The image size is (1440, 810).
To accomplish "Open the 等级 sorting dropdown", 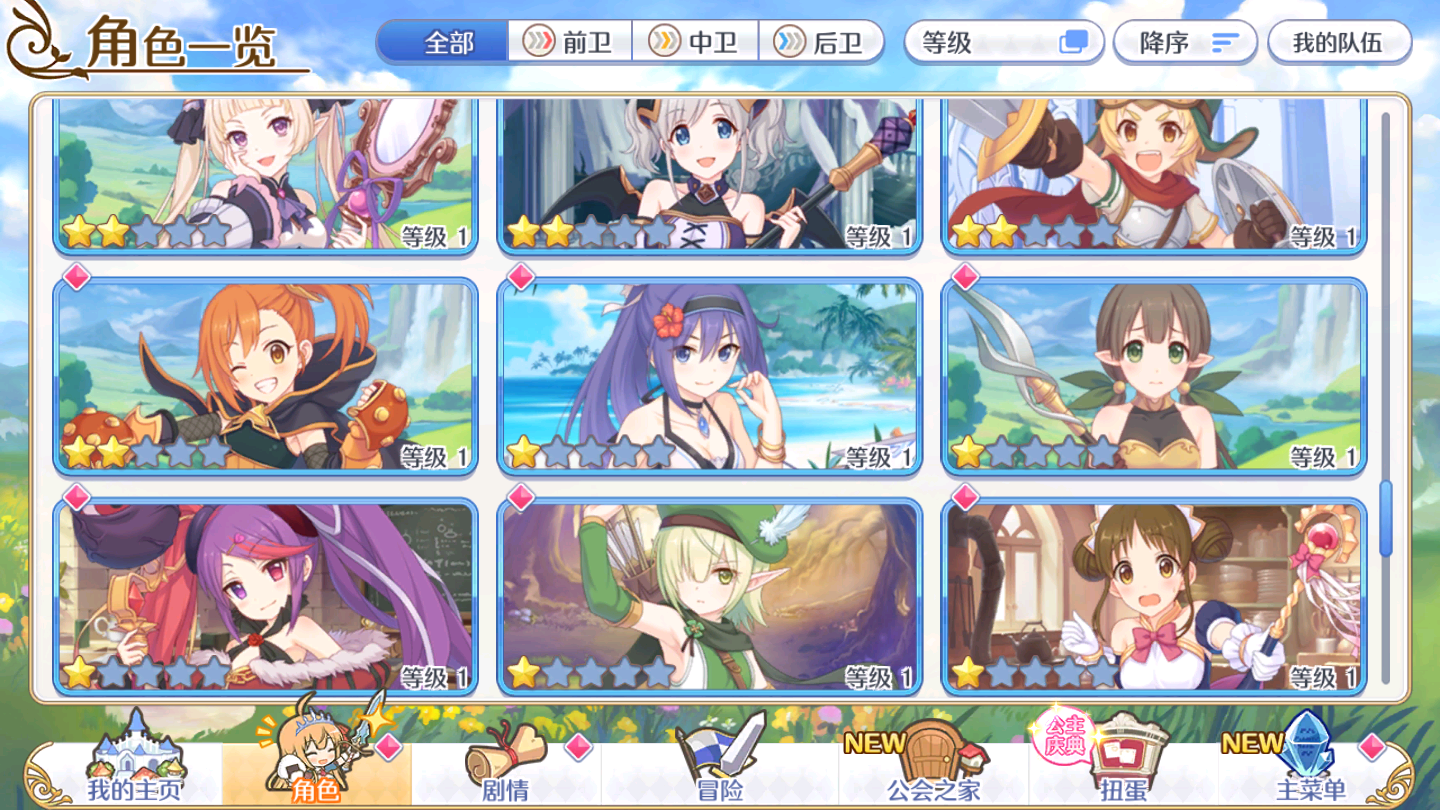I will pyautogui.click(x=1000, y=42).
